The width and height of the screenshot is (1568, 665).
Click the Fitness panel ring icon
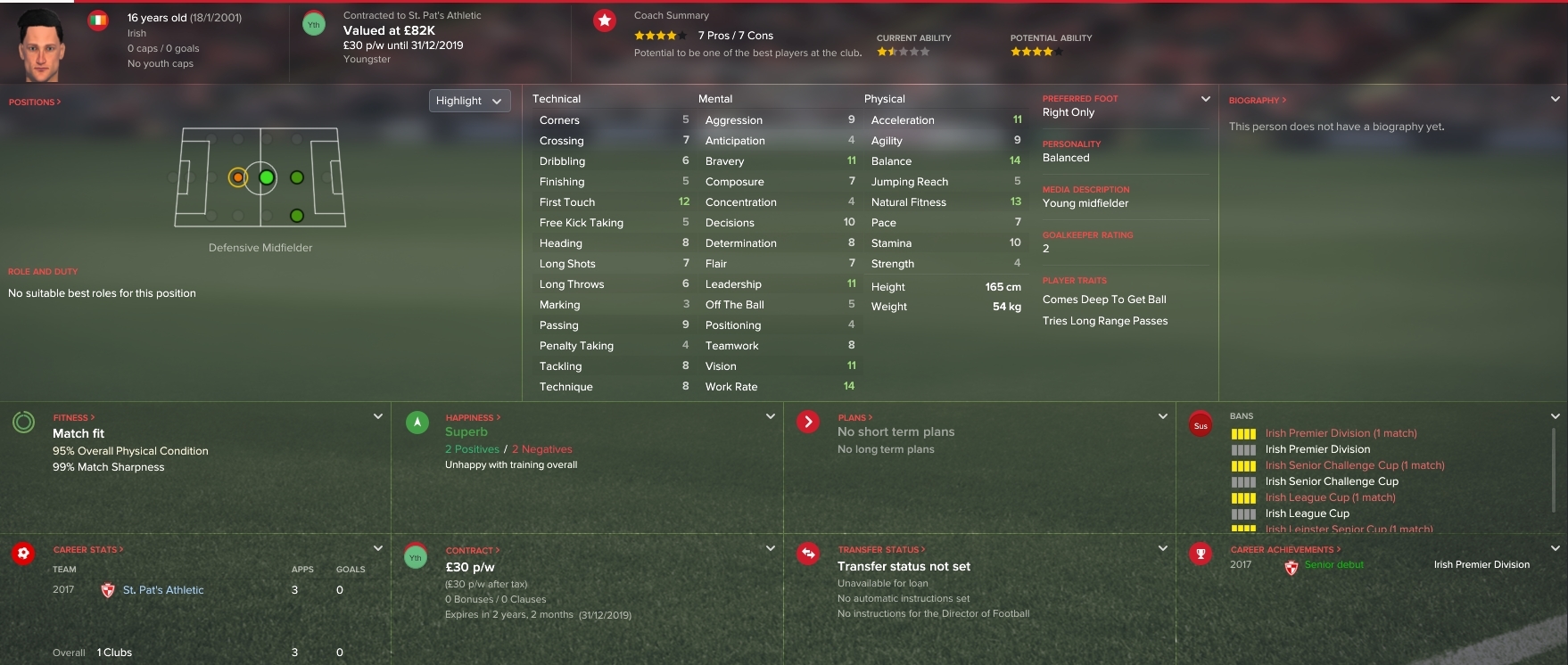pos(24,423)
